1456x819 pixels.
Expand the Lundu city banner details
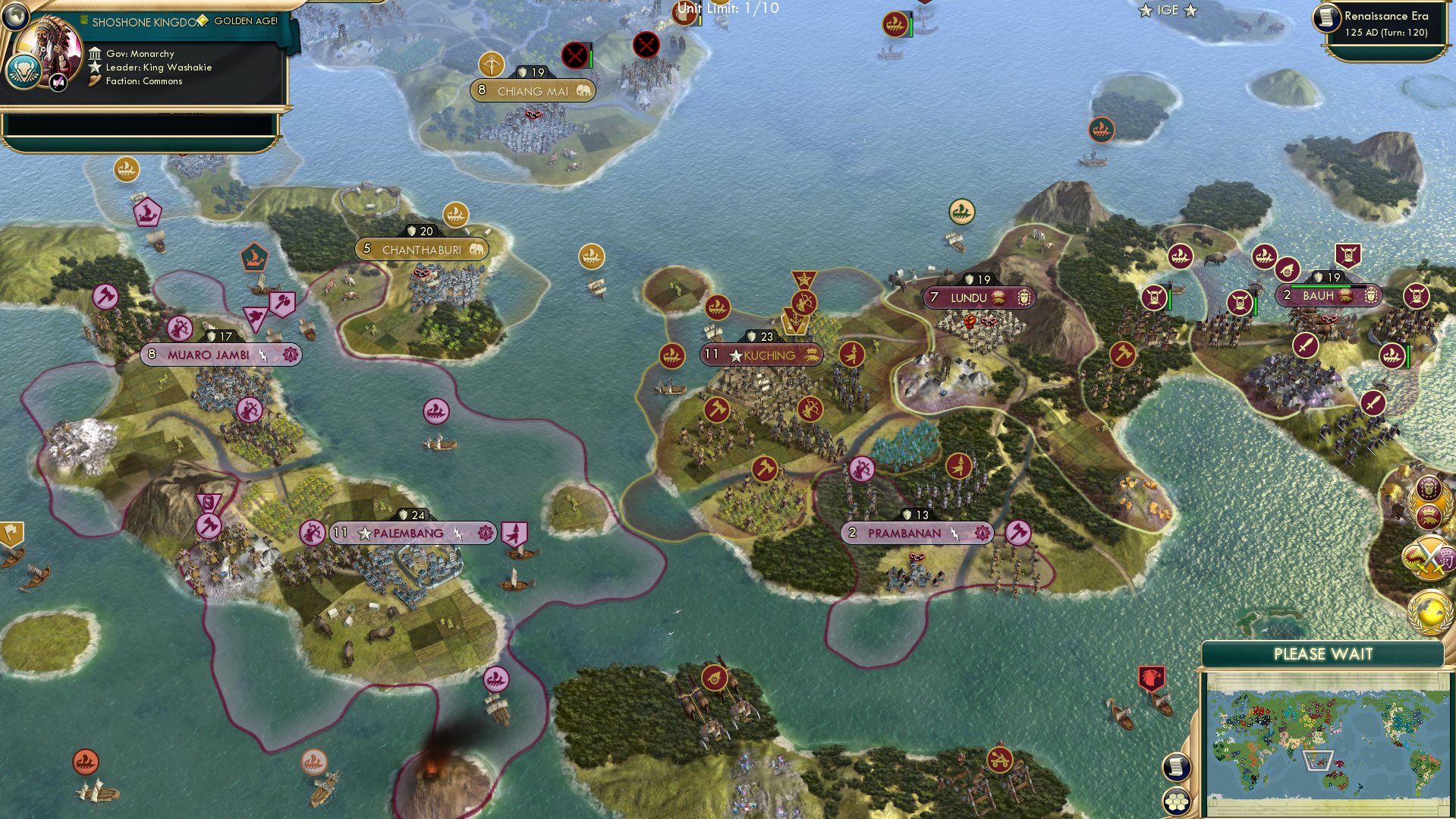981,298
